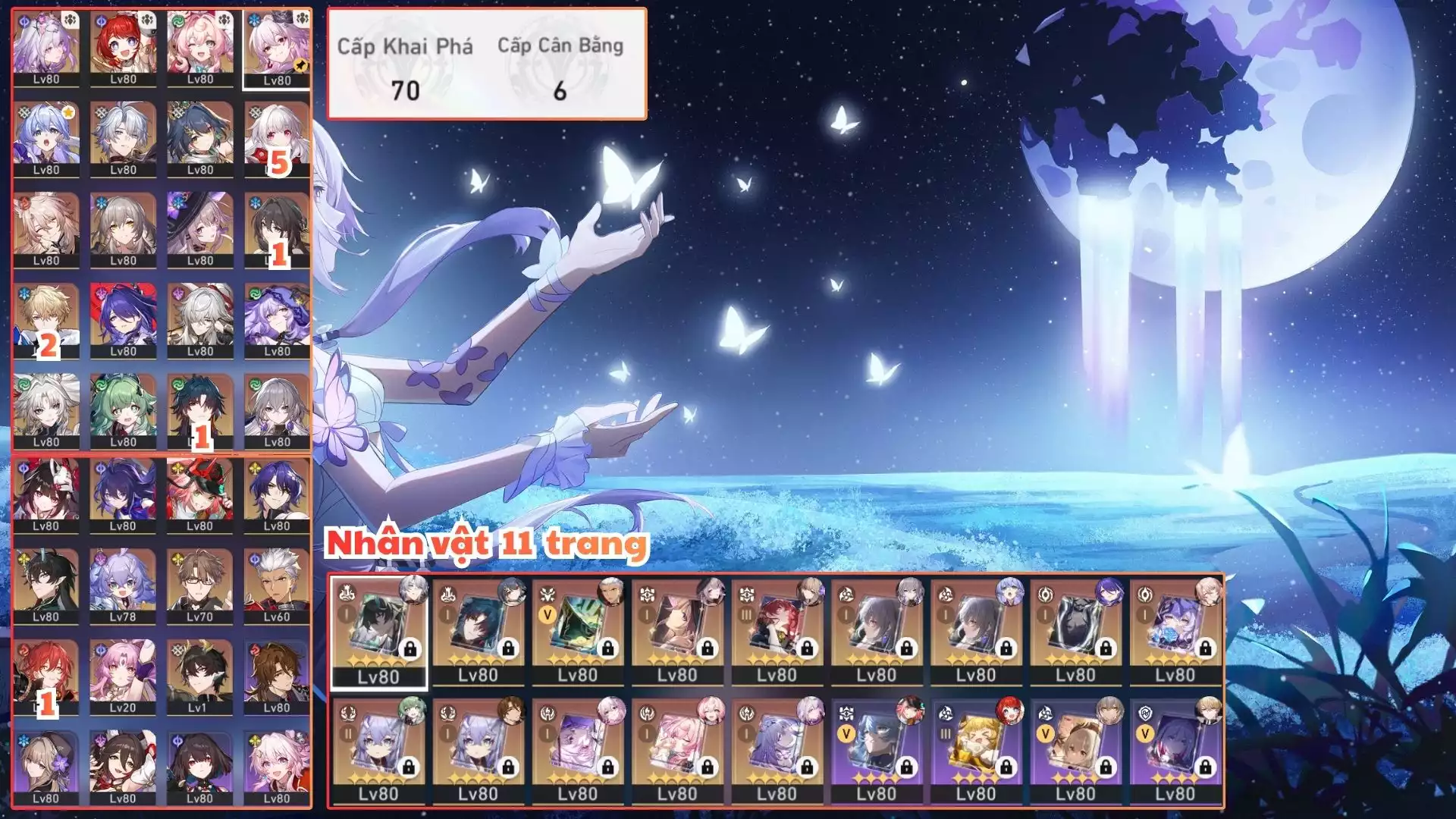This screenshot has width=1456, height=819.
Task: Pick the witch-hat character portrait
Action: tap(199, 229)
